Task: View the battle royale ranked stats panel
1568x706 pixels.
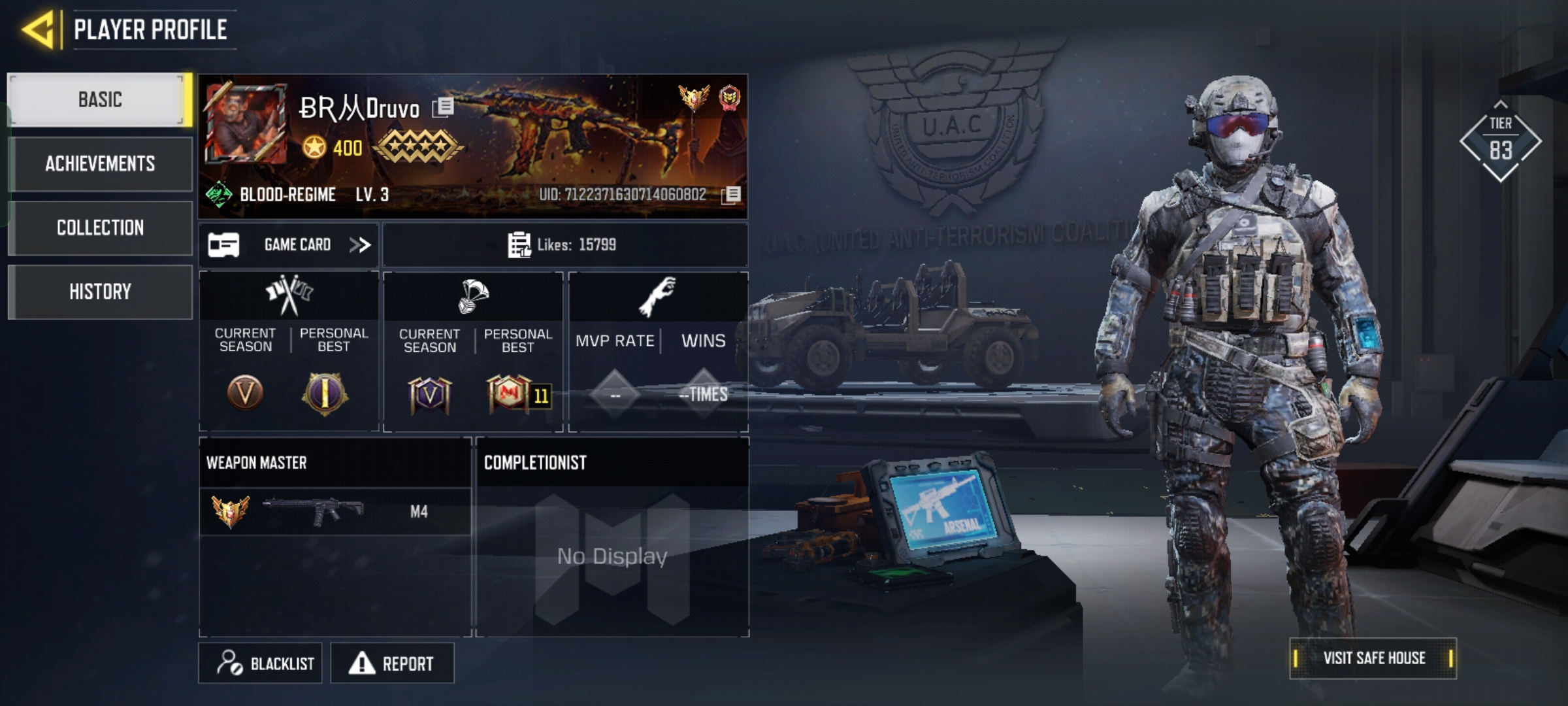Action: pos(473,352)
